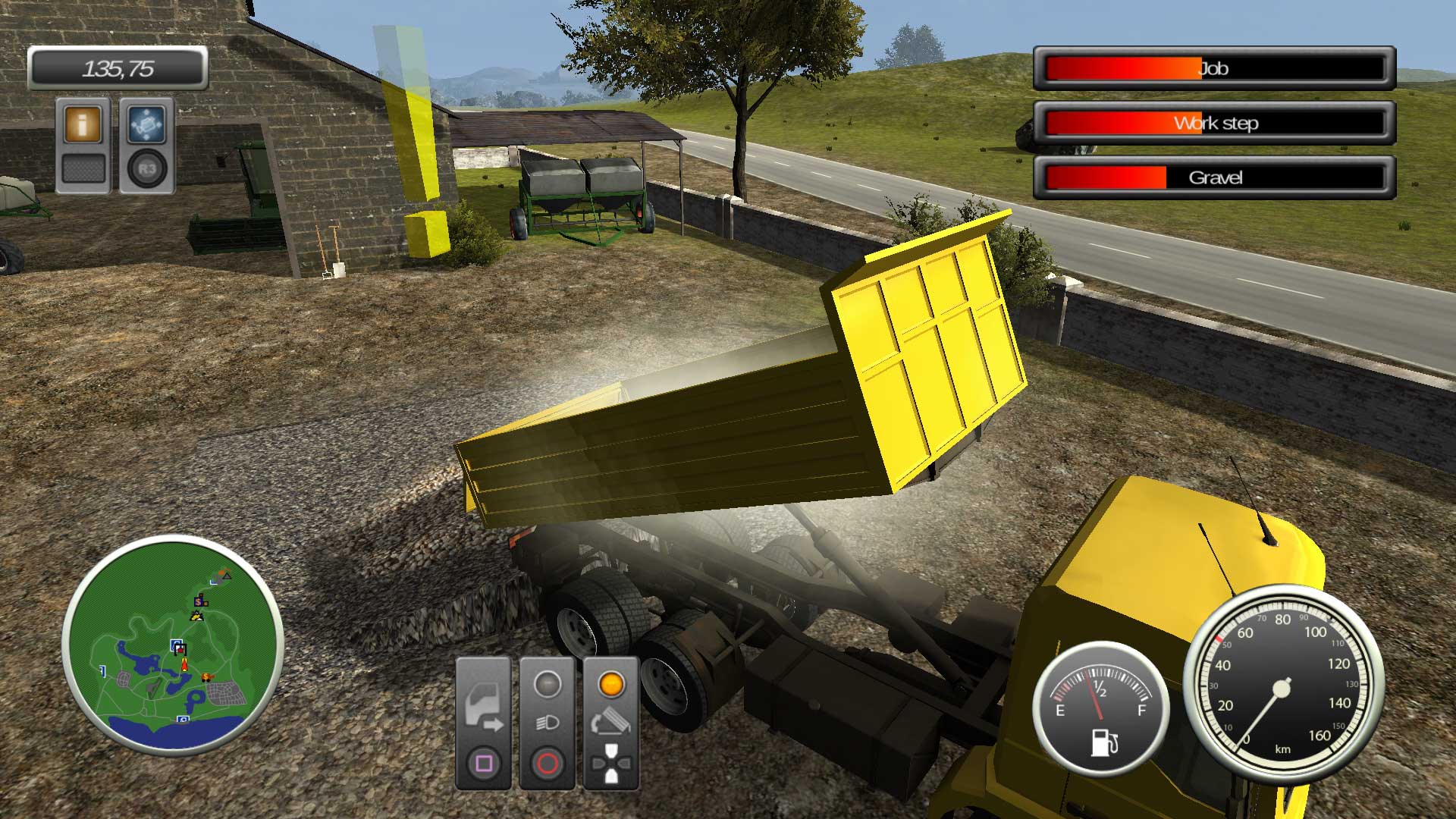Select the headlights icon
This screenshot has height=819, width=1456.
tap(548, 722)
